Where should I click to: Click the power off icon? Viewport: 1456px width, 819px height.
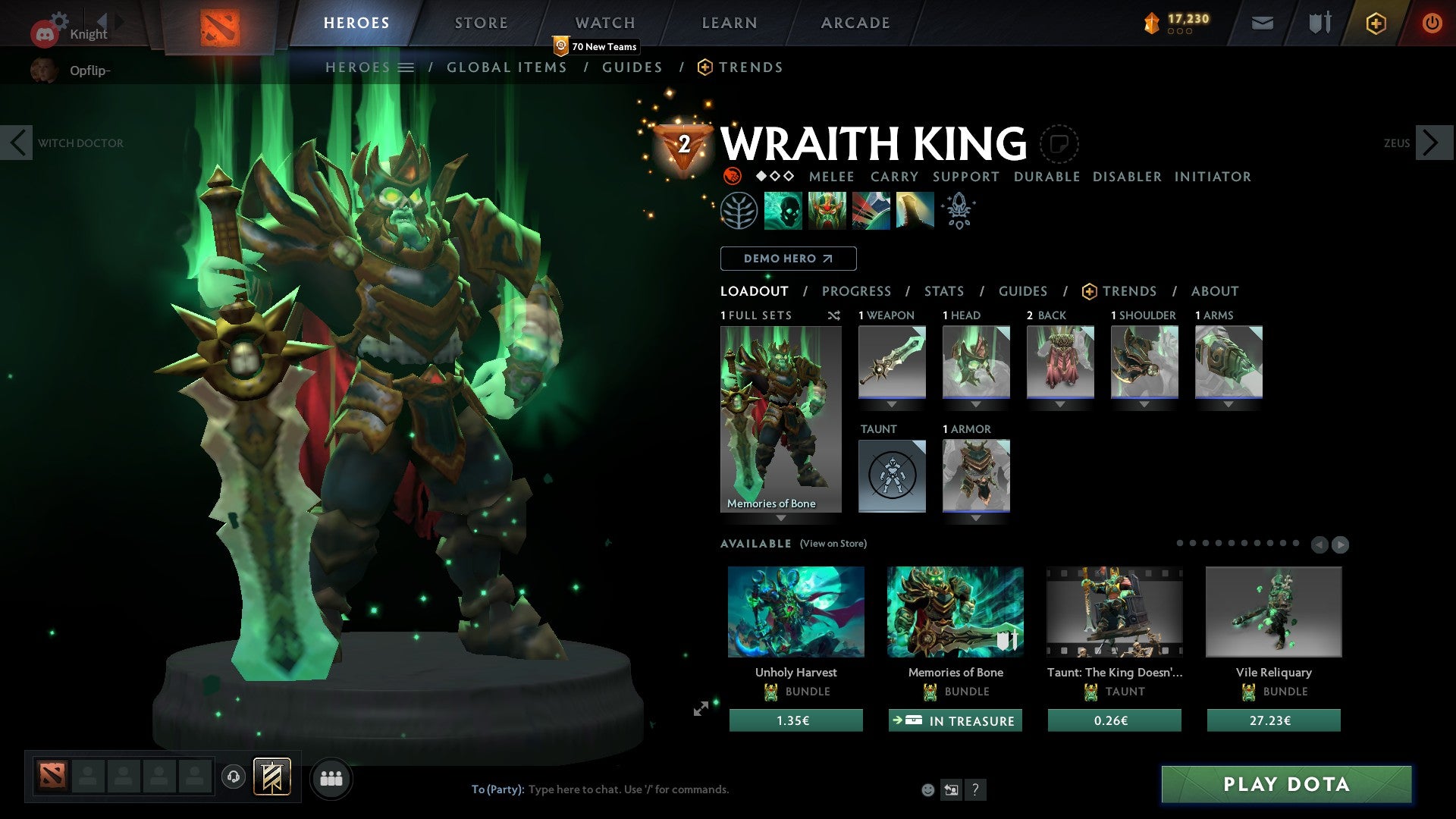1433,23
